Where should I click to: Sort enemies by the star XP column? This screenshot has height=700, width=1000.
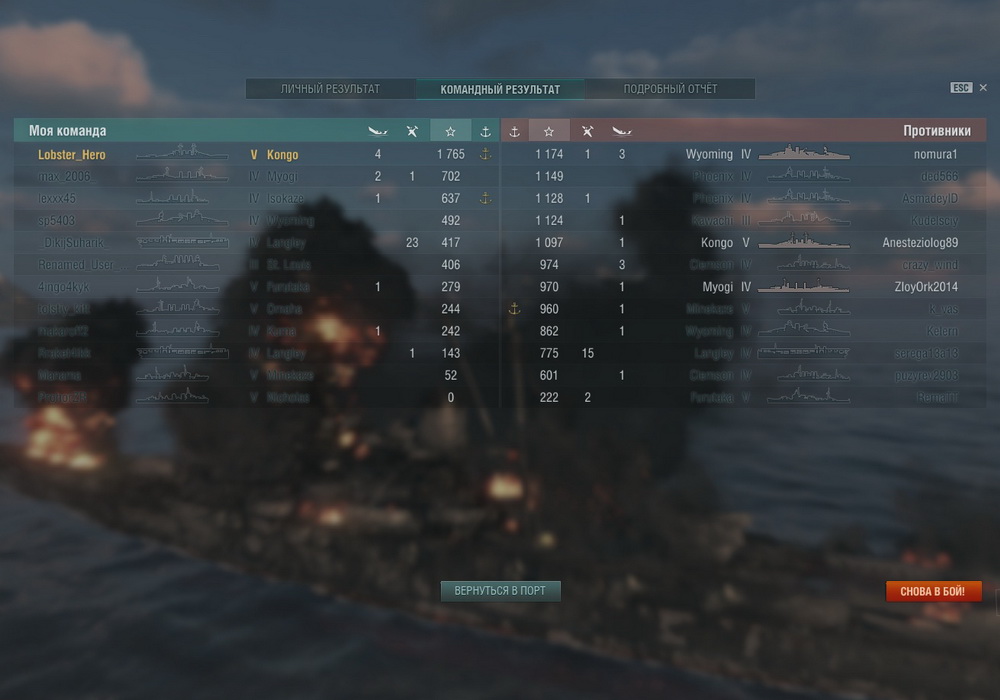click(549, 131)
